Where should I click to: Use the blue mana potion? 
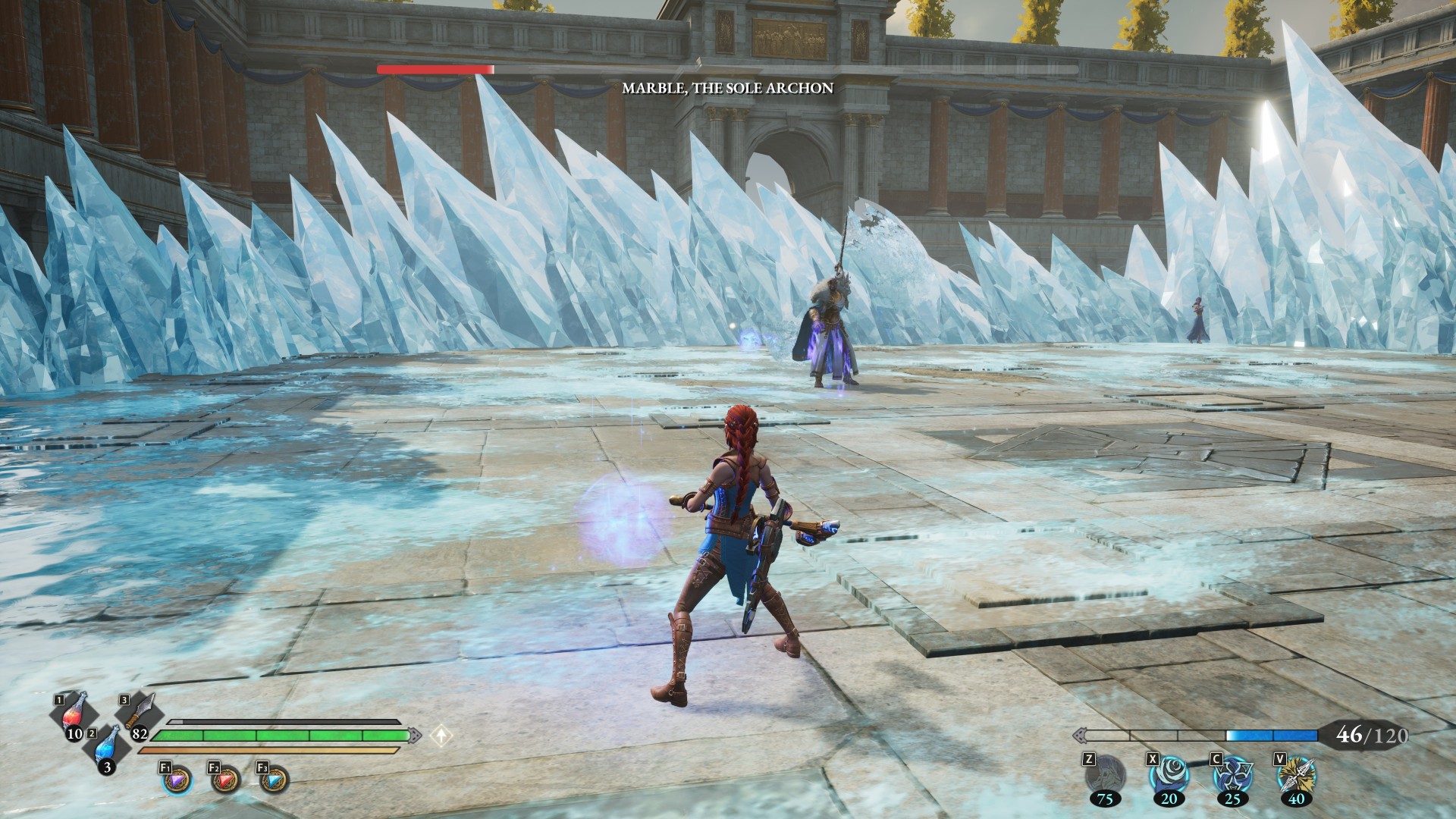tap(108, 748)
